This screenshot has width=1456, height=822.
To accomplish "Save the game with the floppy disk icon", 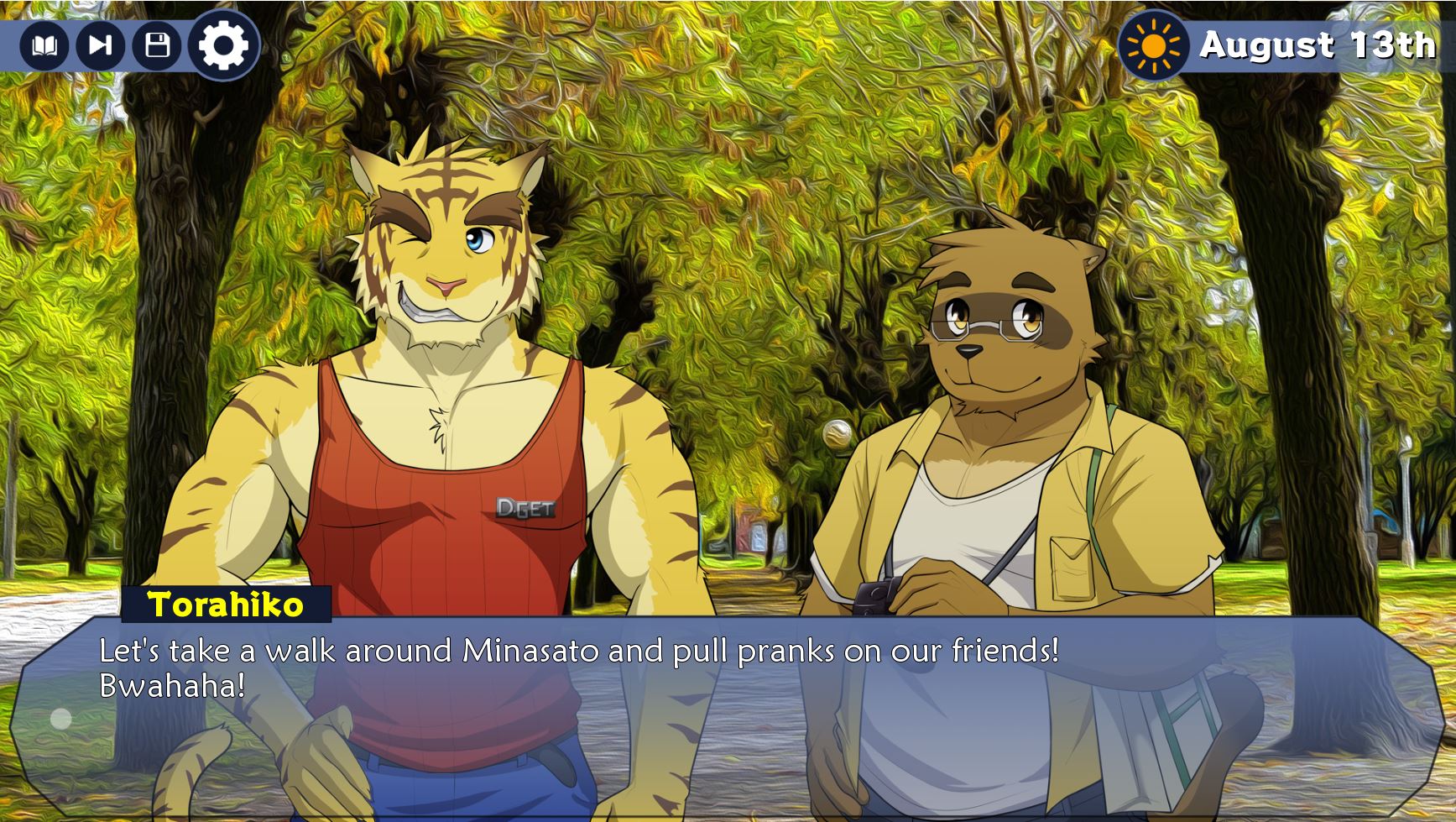I will click(157, 45).
